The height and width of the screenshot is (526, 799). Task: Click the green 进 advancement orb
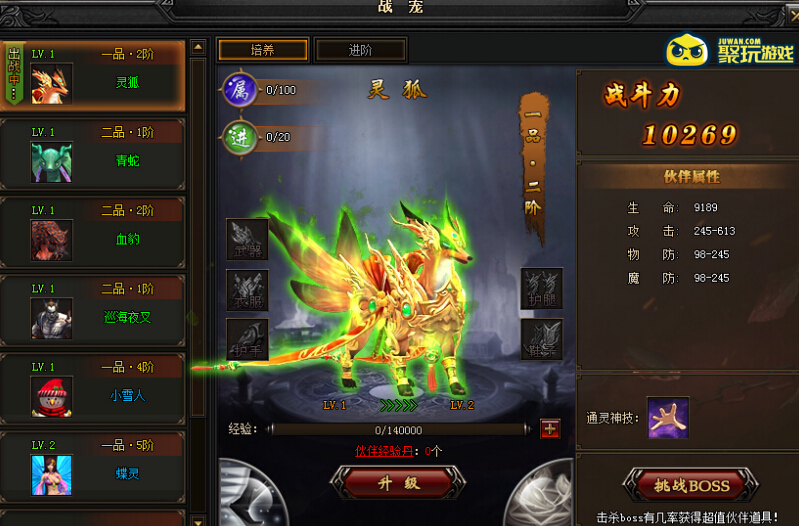point(240,136)
